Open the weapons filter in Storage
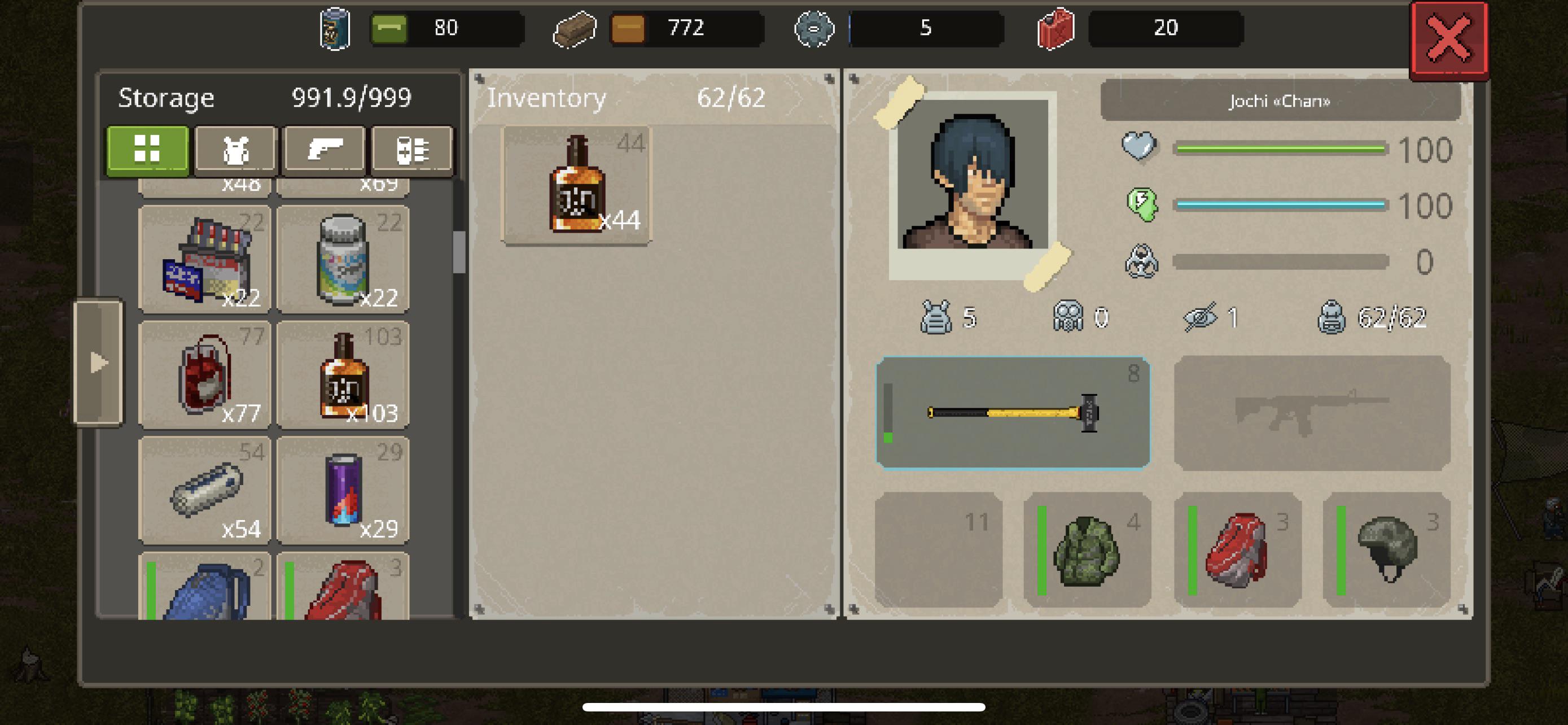The width and height of the screenshot is (1568, 725). tap(325, 150)
